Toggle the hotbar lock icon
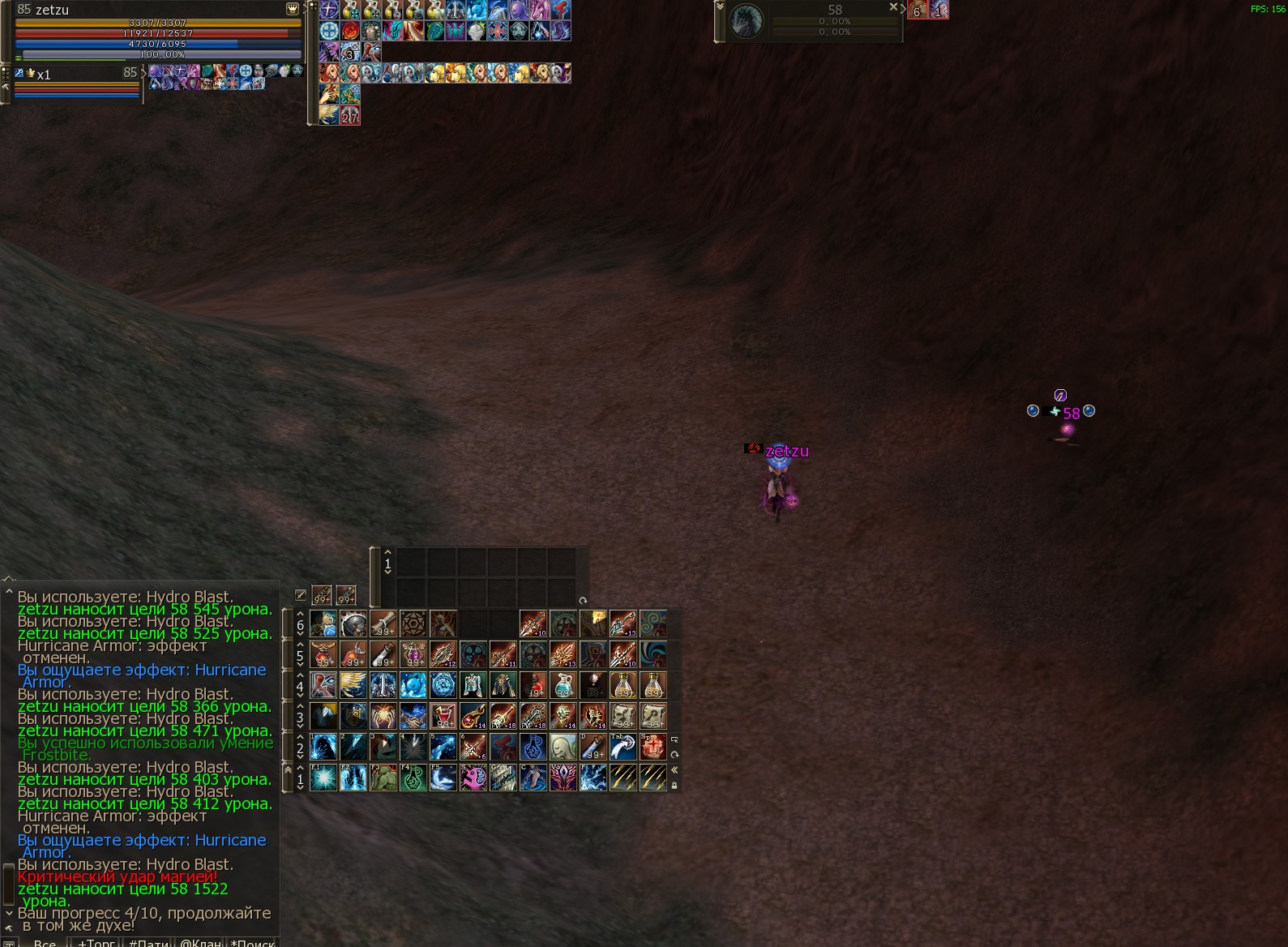Viewport: 1288px width, 947px height. click(674, 785)
